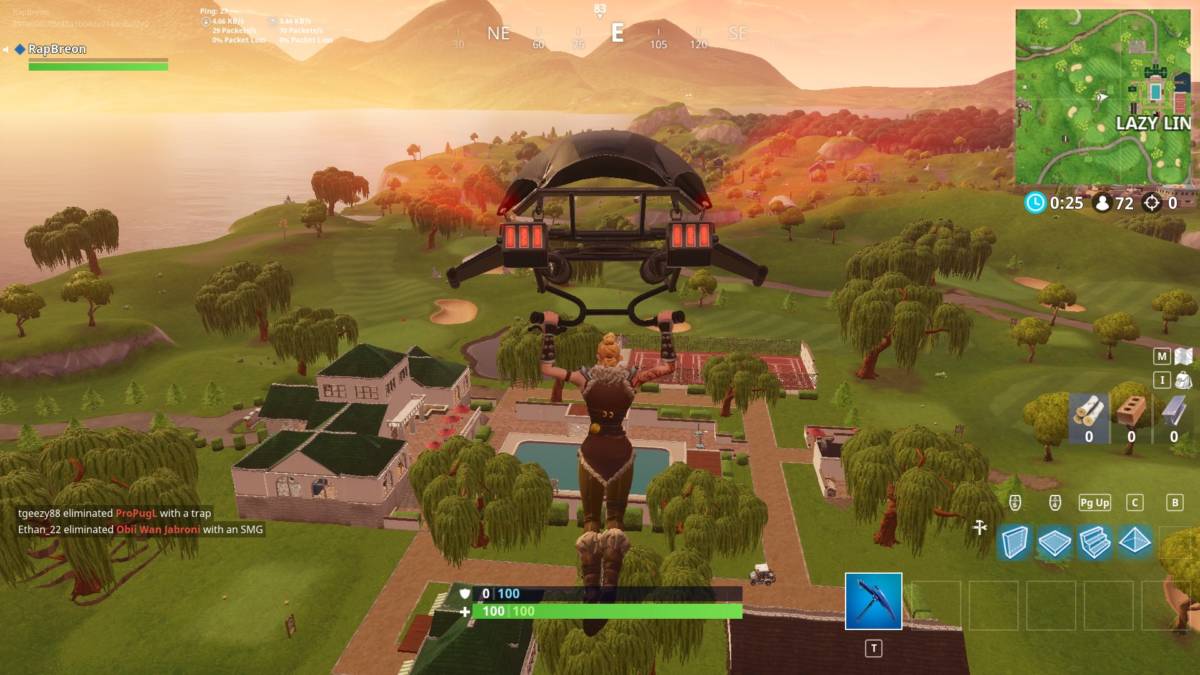The image size is (1200, 675).
Task: Select the stairs building piece
Action: click(x=1094, y=542)
